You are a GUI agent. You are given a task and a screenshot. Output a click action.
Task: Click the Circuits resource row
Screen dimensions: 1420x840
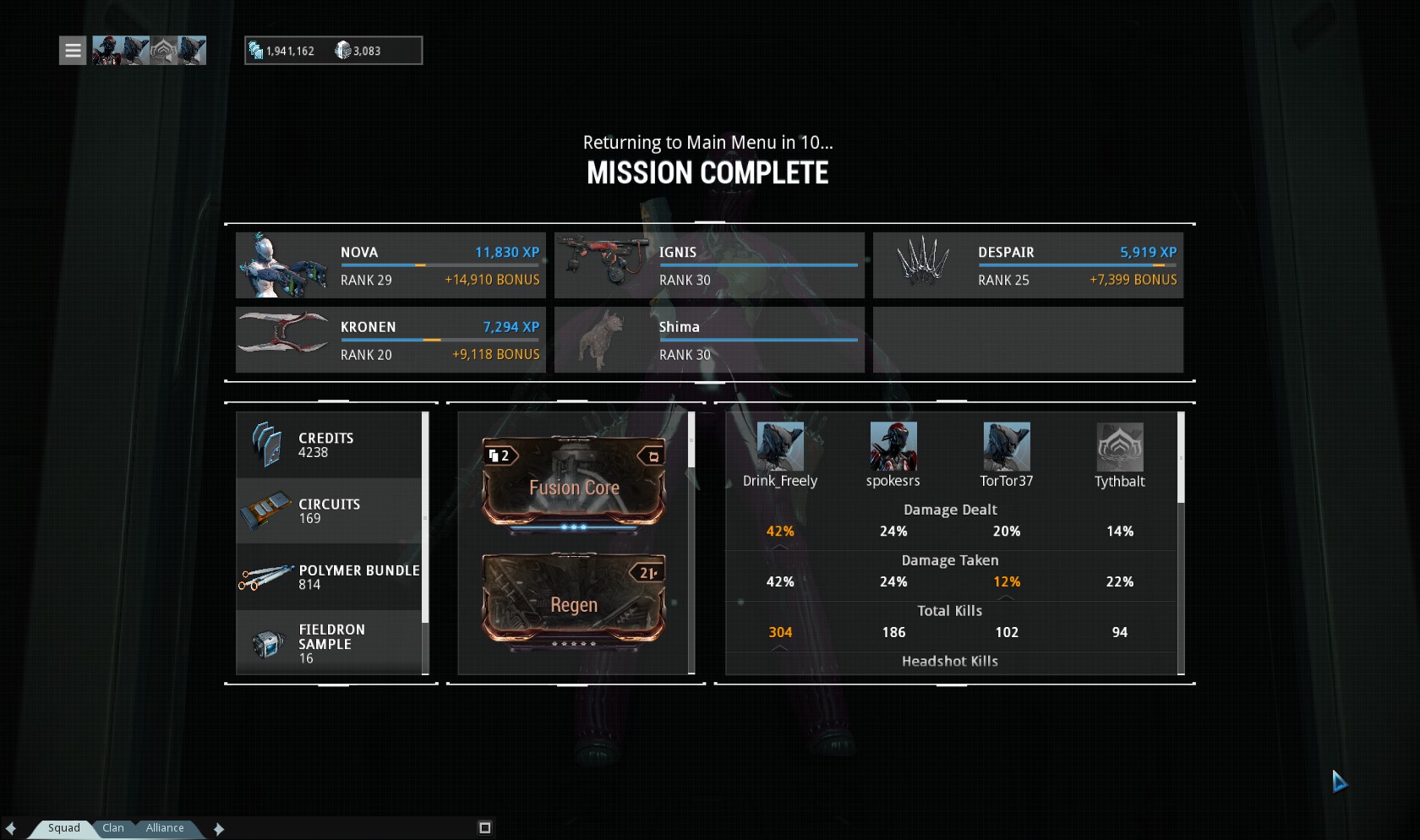coord(329,511)
